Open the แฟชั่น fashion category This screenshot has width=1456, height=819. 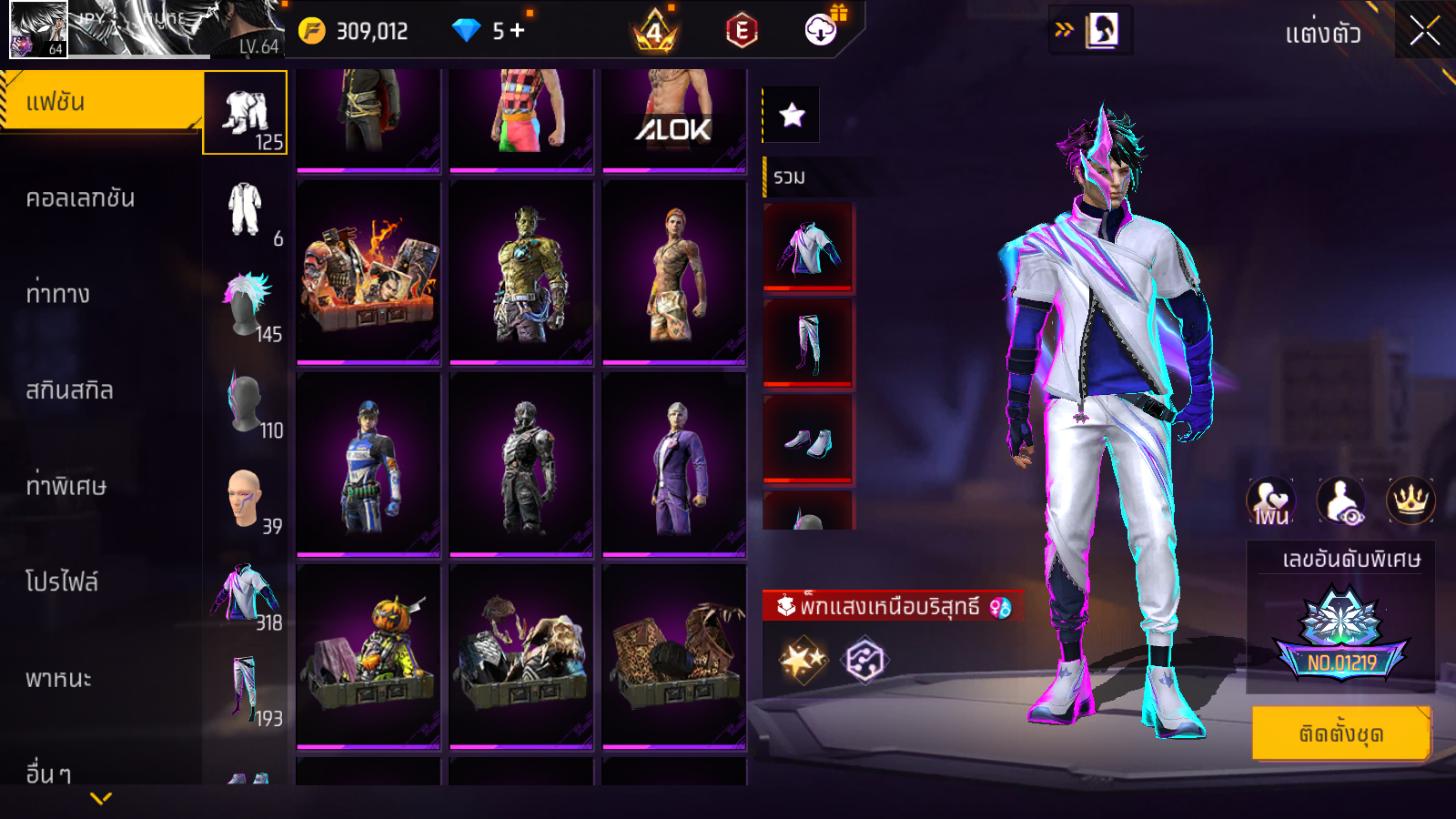point(102,102)
